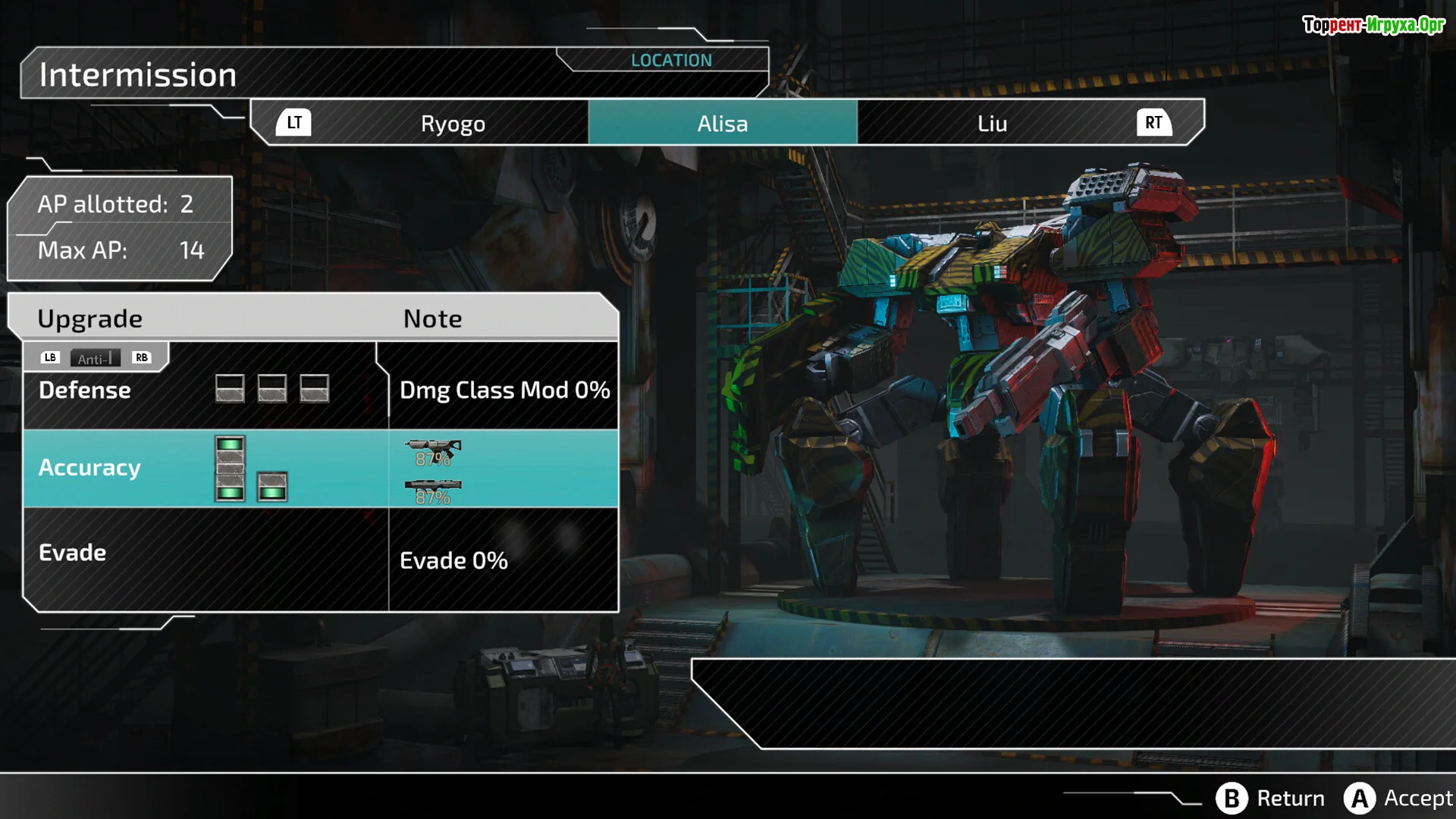Open the Location header tab
This screenshot has width=1456, height=819.
671,60
